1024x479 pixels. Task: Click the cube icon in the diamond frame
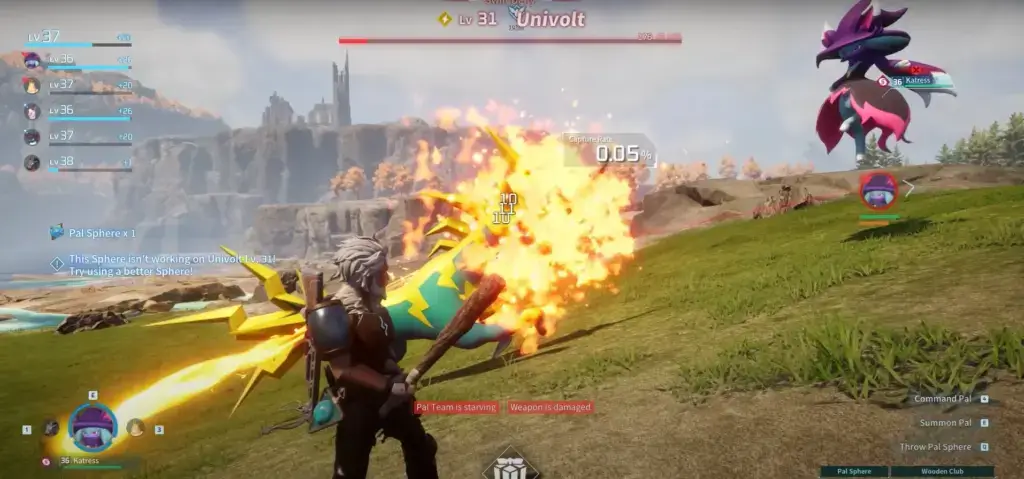click(511, 468)
